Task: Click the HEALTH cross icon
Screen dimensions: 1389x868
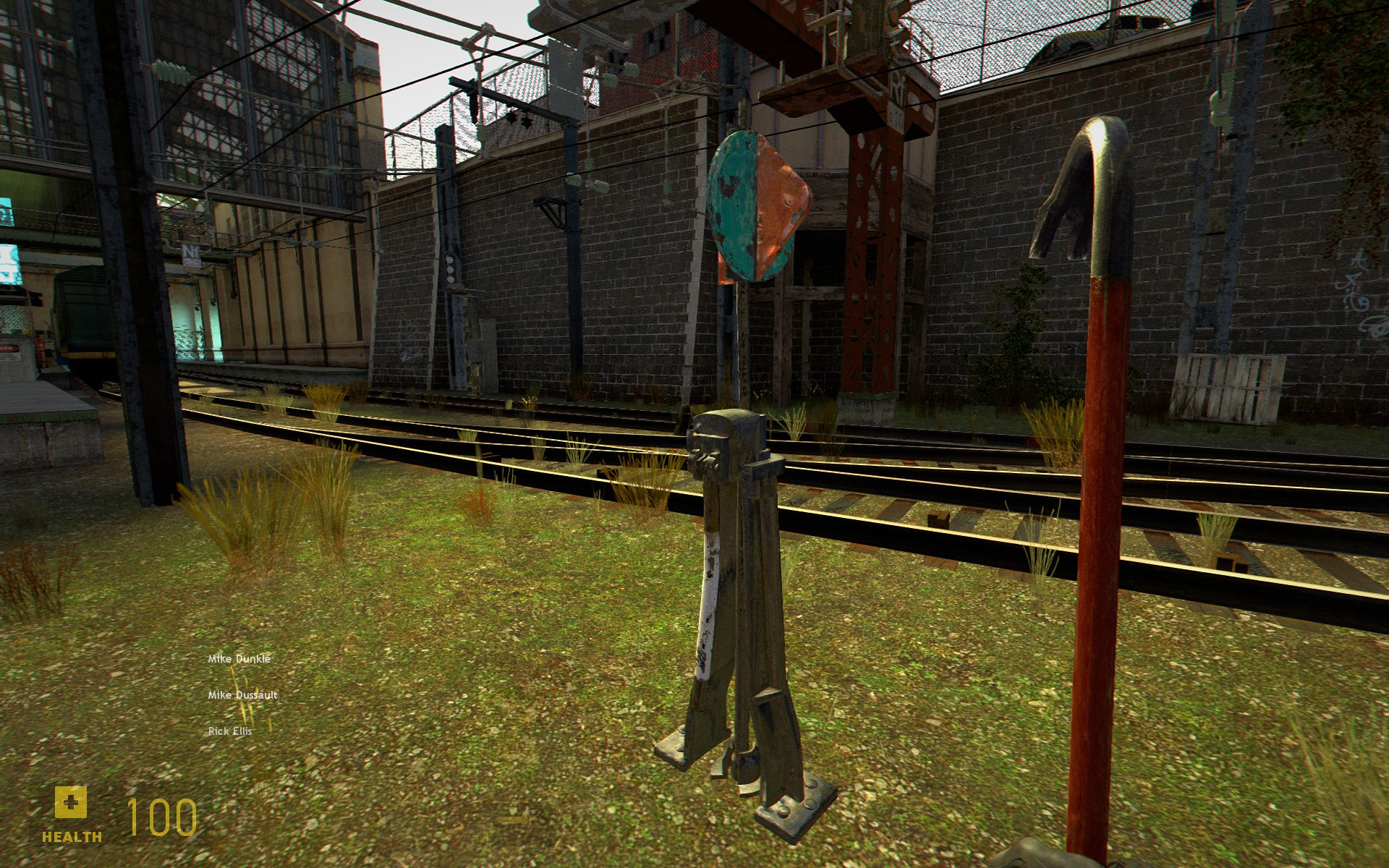Action: pos(70,801)
